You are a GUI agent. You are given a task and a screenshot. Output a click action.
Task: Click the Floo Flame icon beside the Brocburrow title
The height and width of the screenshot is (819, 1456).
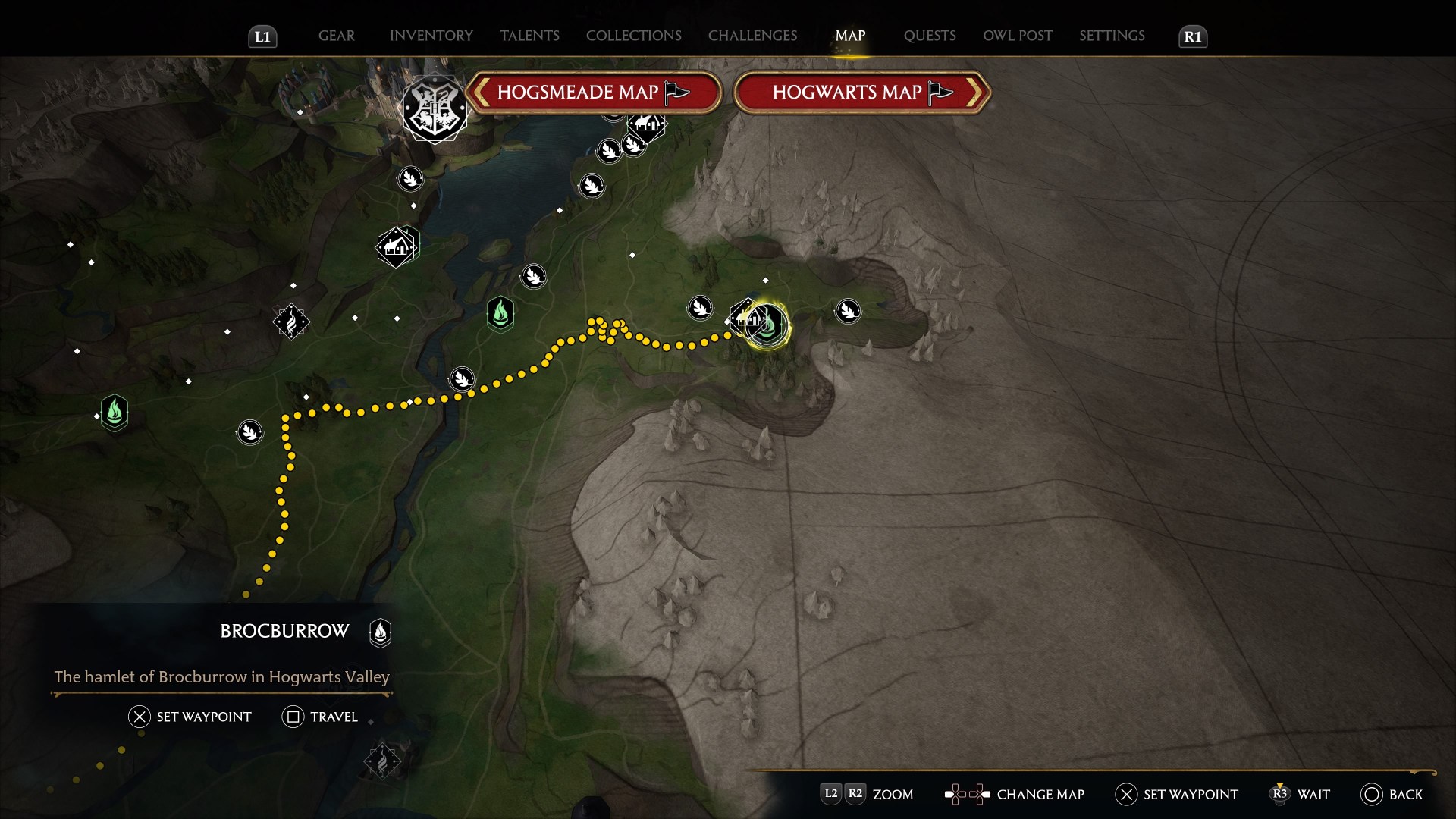(x=380, y=633)
